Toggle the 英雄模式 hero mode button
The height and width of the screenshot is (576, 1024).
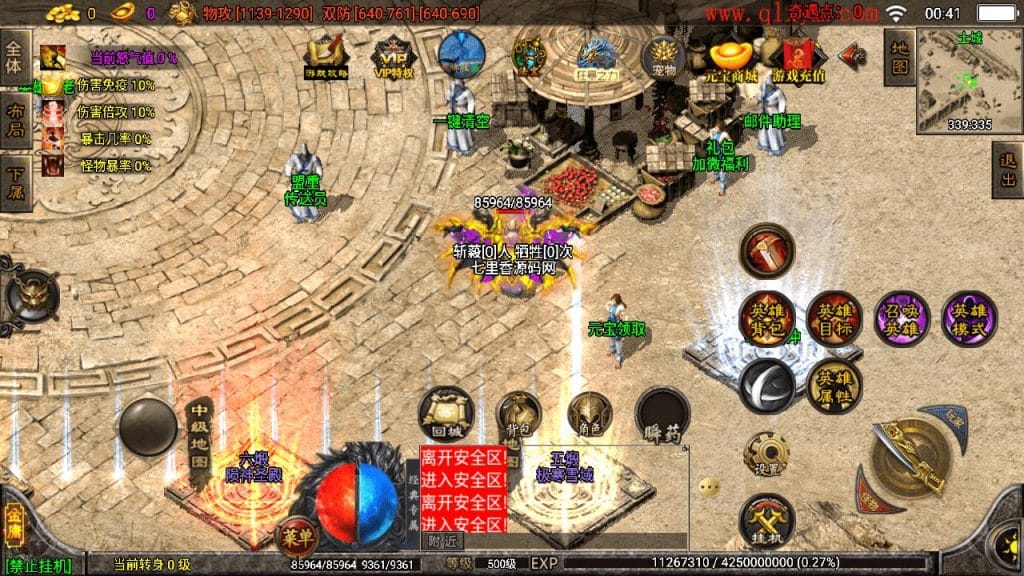click(x=969, y=319)
